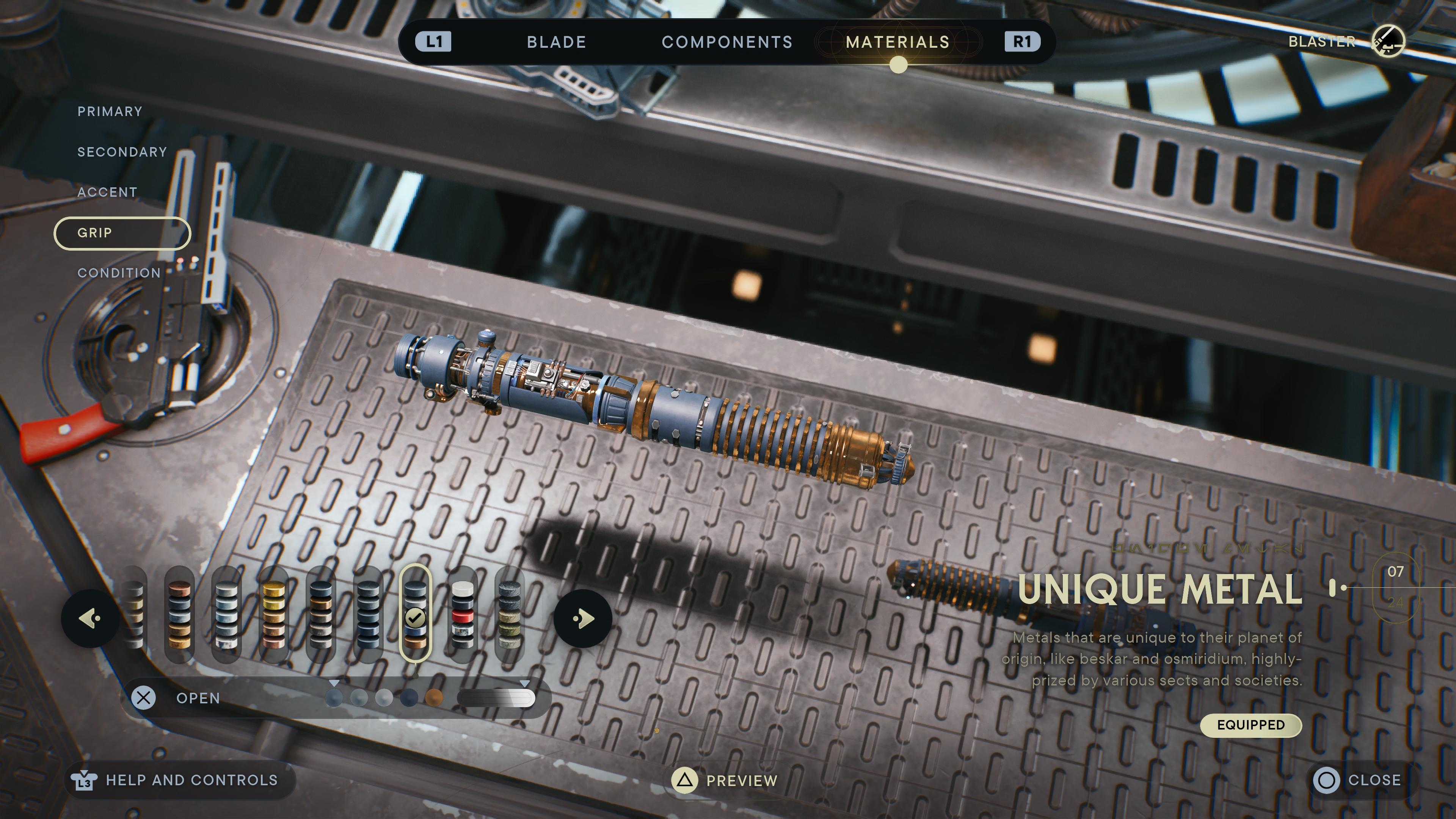1456x819 pixels.
Task: Switch to the Components tab
Action: [727, 42]
